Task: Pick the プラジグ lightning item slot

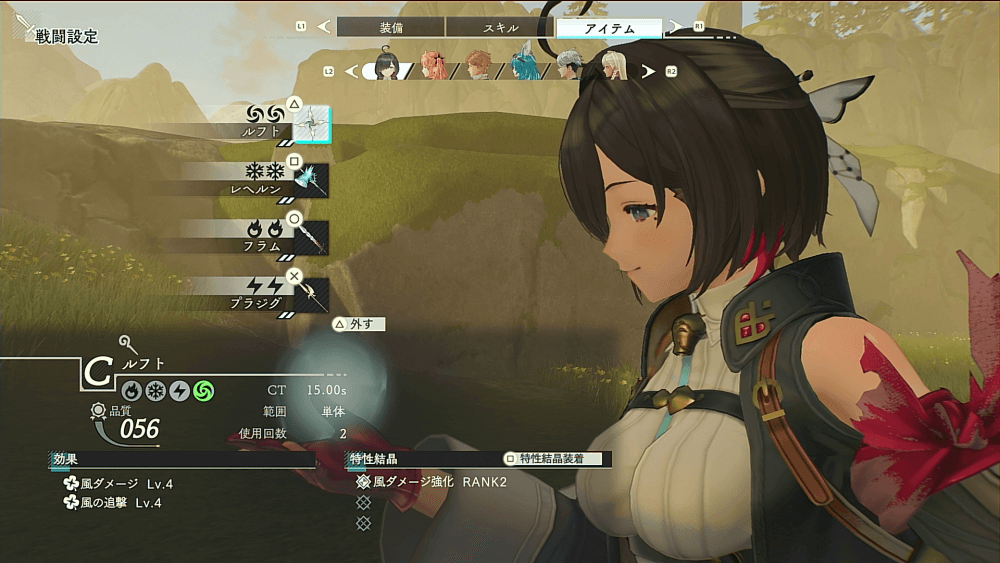Action: pyautogui.click(x=311, y=294)
